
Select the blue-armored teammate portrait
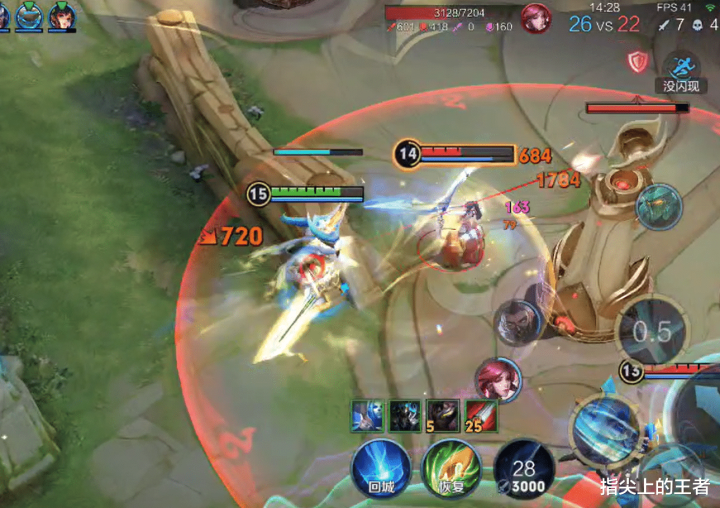click(x=29, y=16)
